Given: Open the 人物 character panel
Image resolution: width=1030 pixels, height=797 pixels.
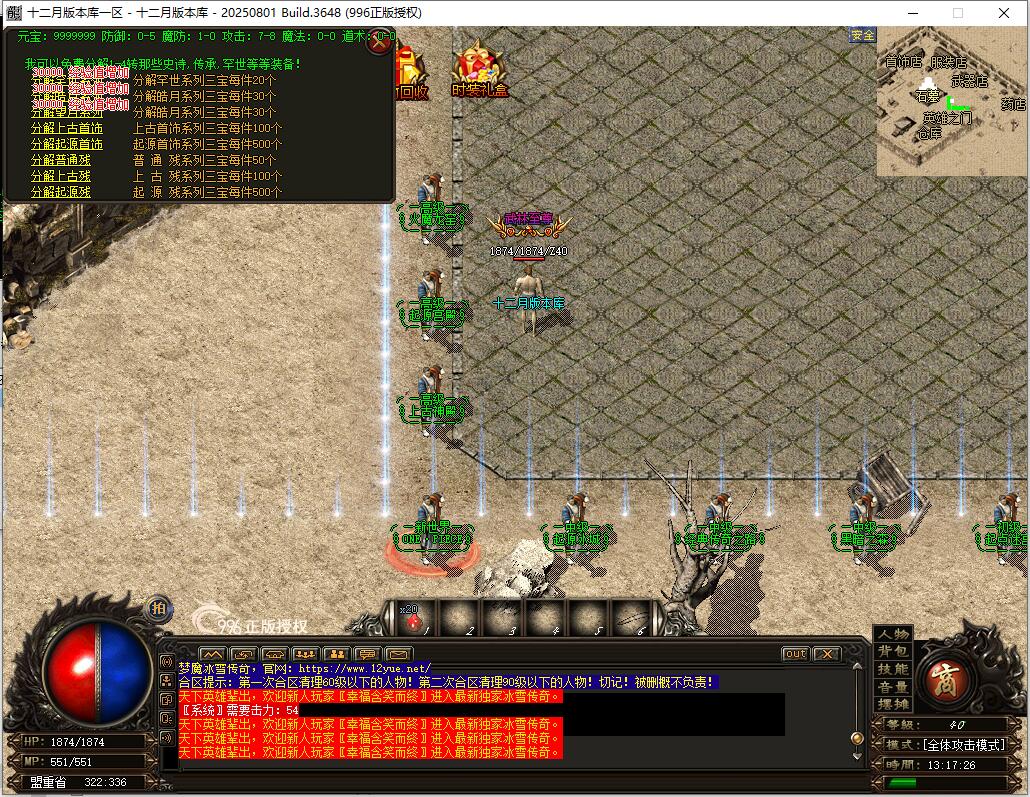Looking at the screenshot, I should [893, 634].
